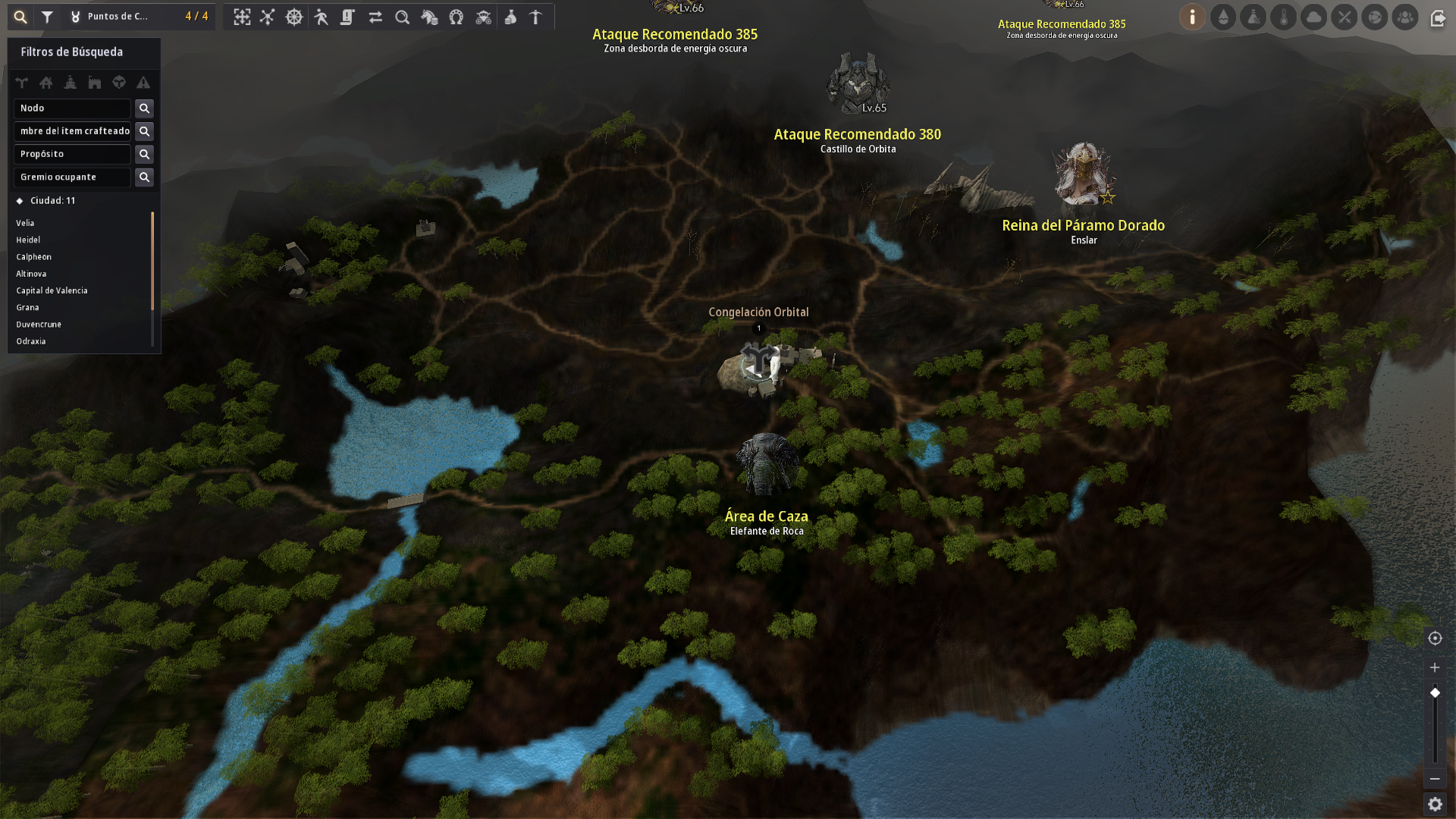Click the Propósito search field
This screenshot has height=819, width=1456.
pyautogui.click(x=72, y=154)
